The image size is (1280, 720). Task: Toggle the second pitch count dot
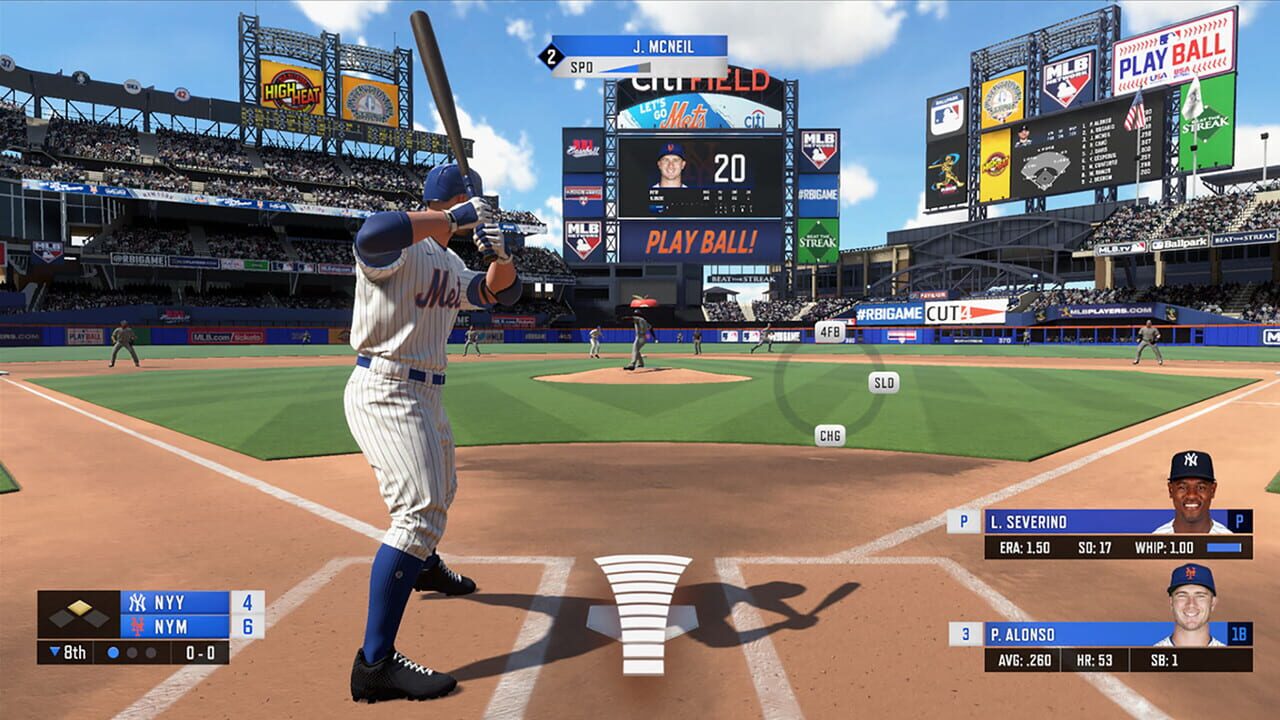pos(132,652)
